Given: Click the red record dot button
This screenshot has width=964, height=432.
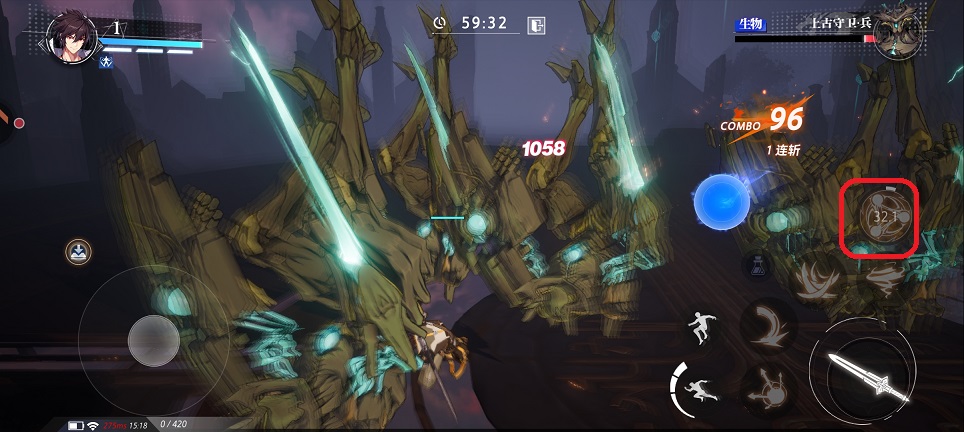Looking at the screenshot, I should click(x=18, y=123).
